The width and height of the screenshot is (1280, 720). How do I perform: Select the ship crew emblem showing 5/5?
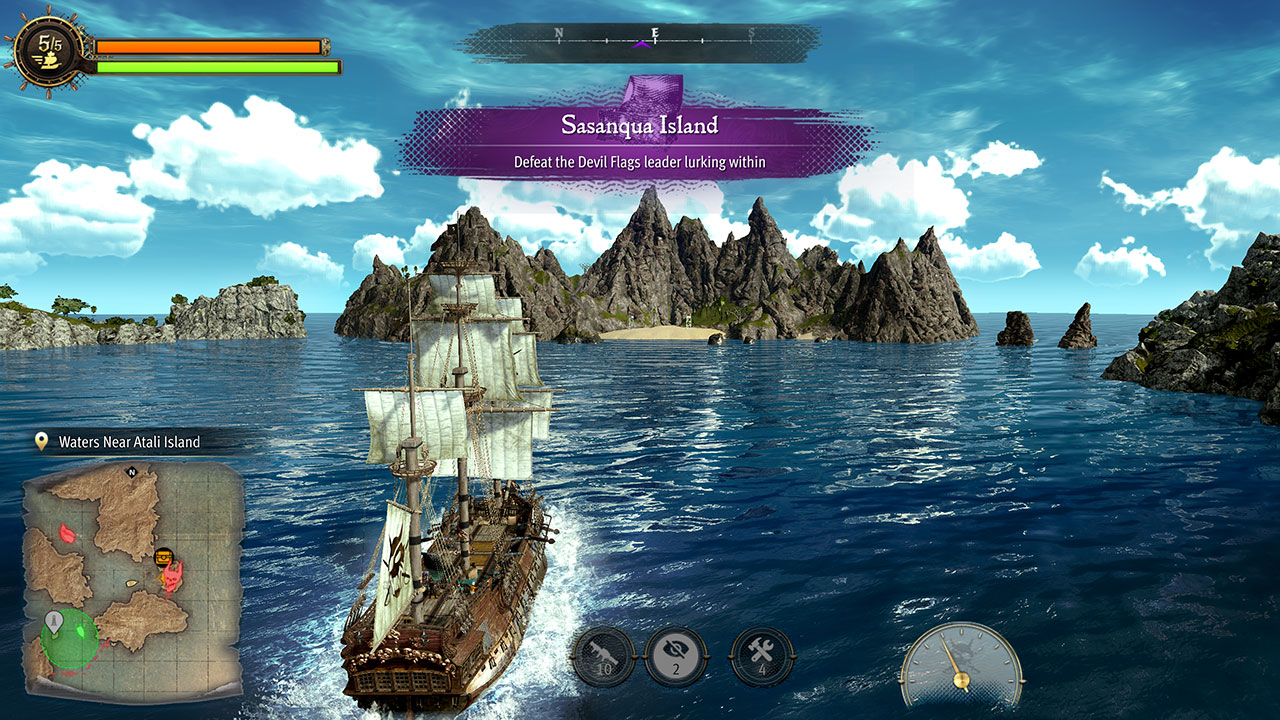point(44,50)
